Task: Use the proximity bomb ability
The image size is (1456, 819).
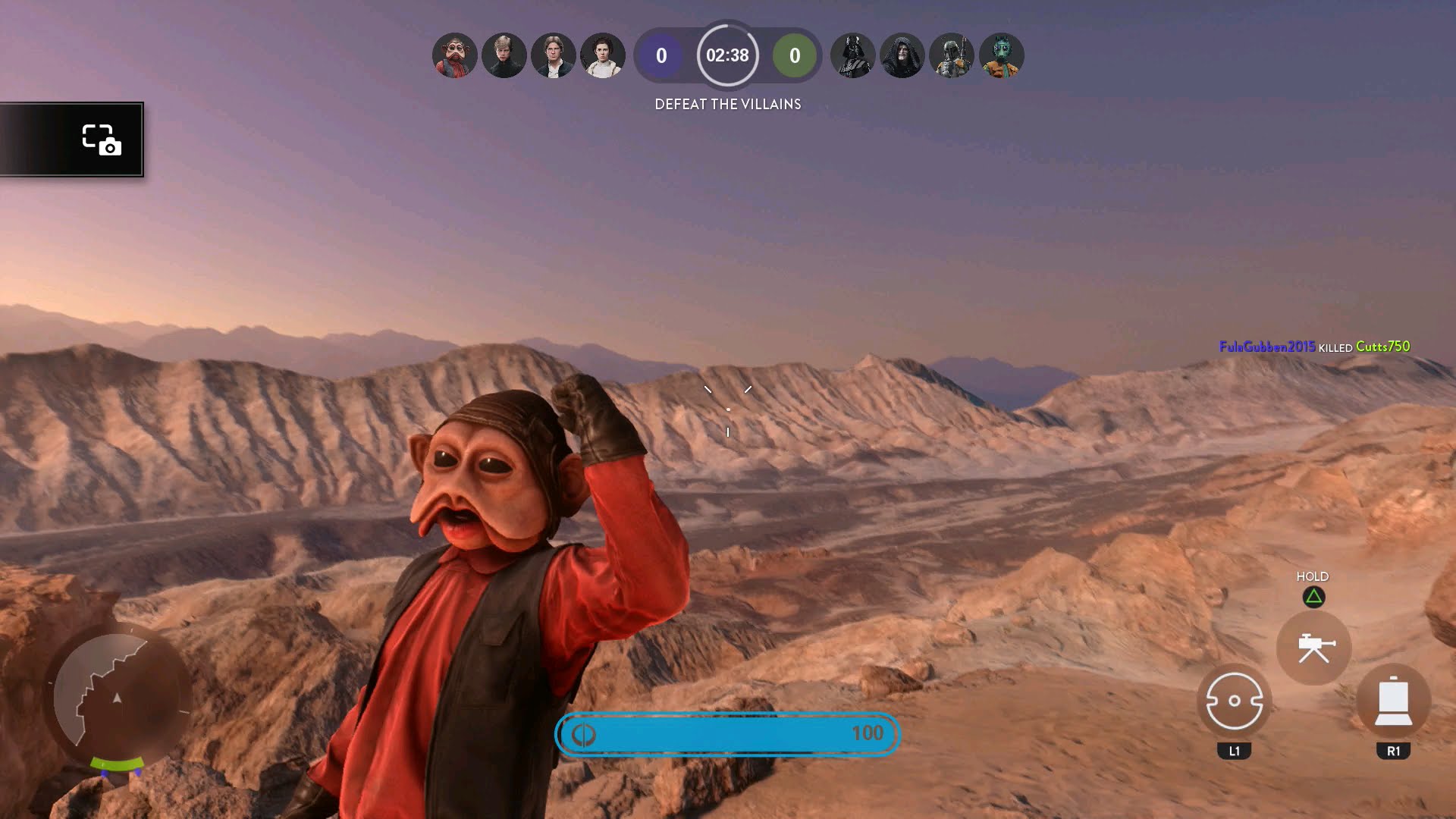Action: (x=1234, y=701)
